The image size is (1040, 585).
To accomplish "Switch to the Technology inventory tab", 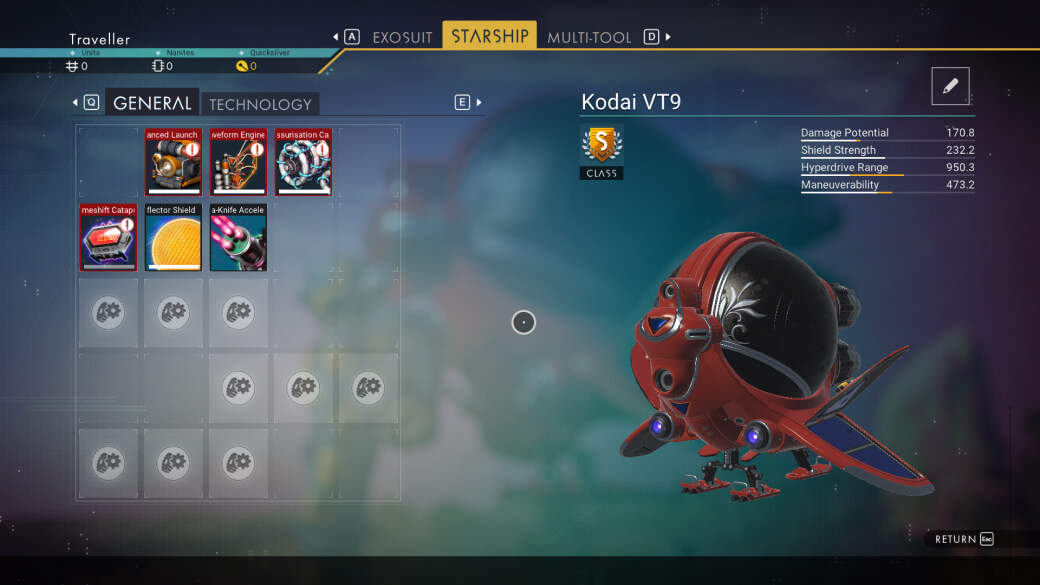I will [x=260, y=104].
